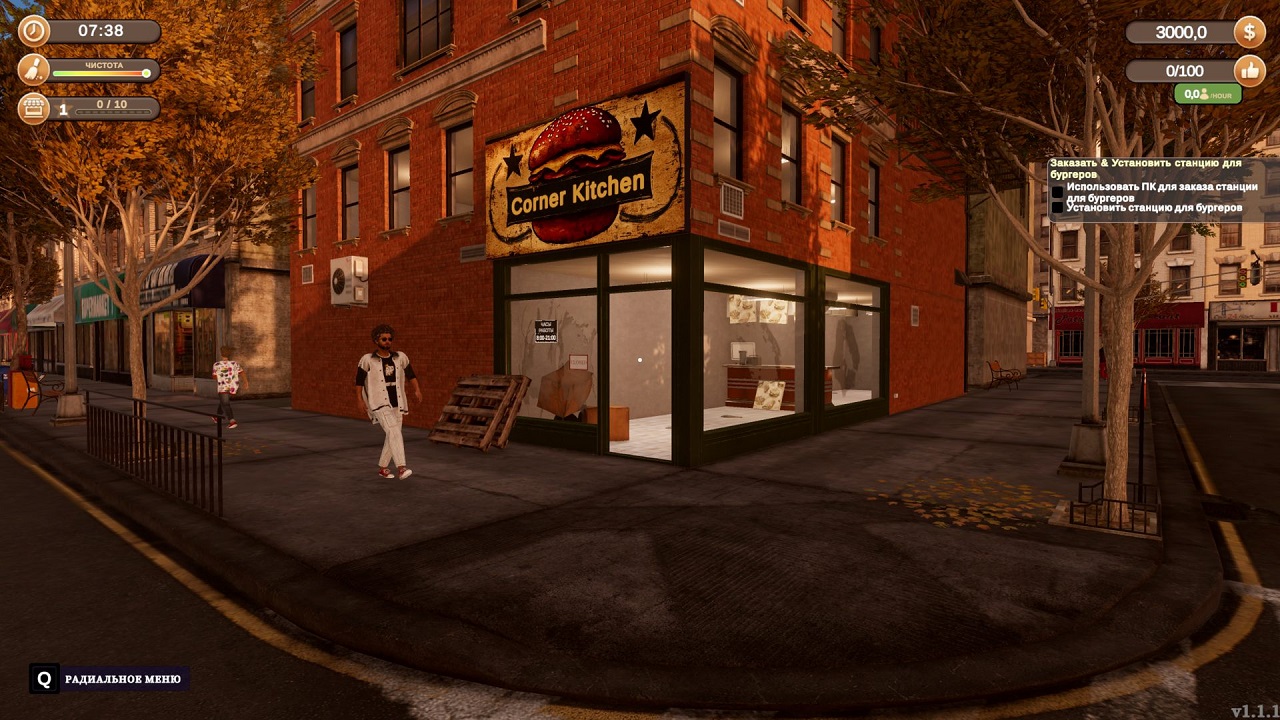Select the 3000,0 money display
Viewport: 1280px width, 720px height.
point(1180,31)
